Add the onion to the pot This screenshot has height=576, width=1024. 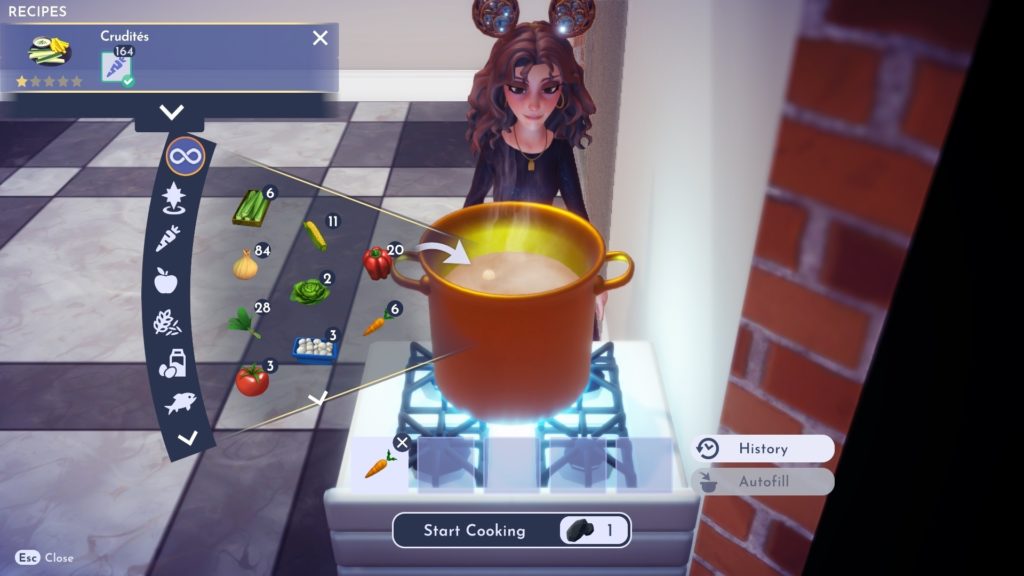(x=245, y=265)
